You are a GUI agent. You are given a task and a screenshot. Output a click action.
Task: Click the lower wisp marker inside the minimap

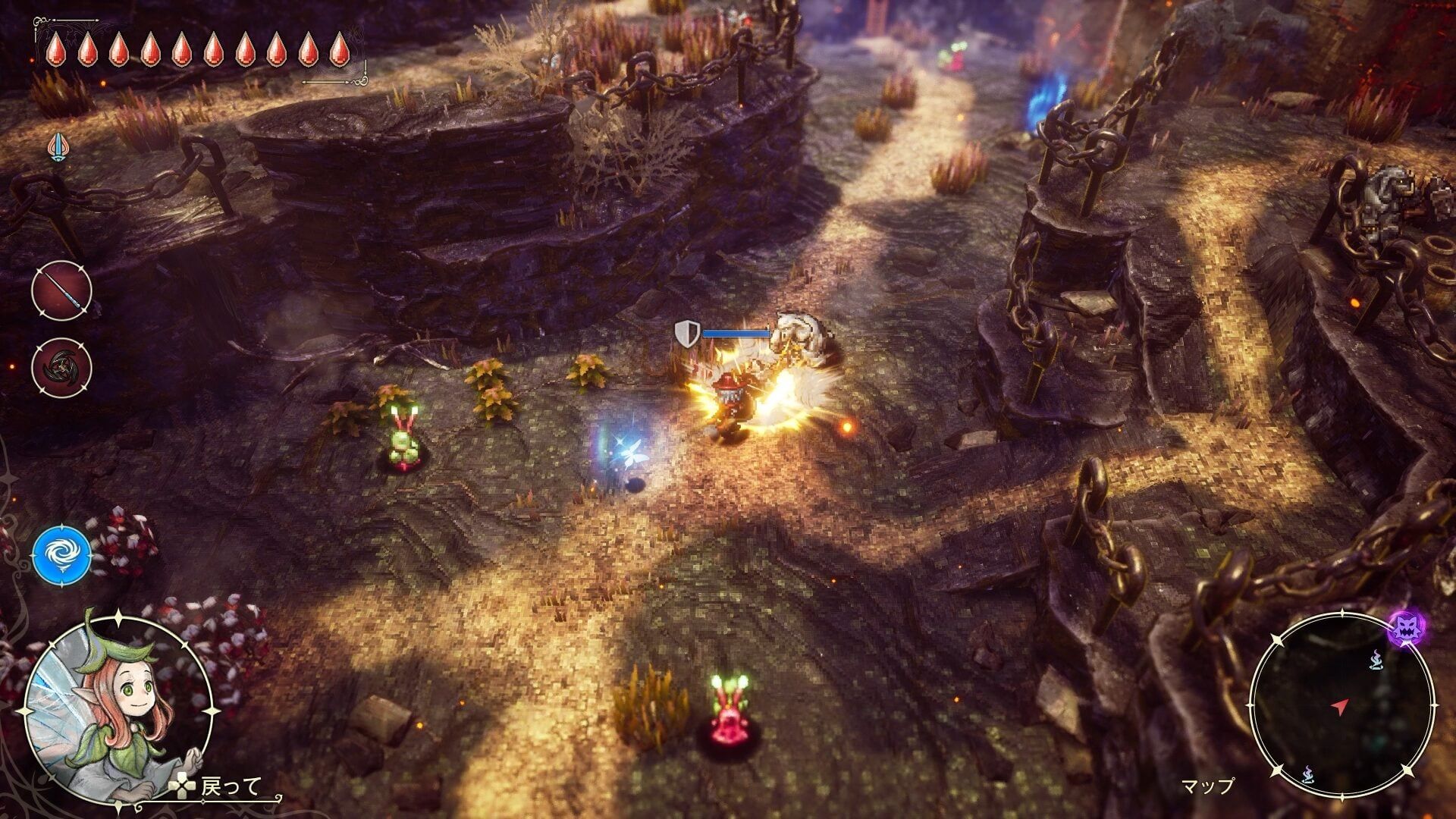click(1309, 773)
